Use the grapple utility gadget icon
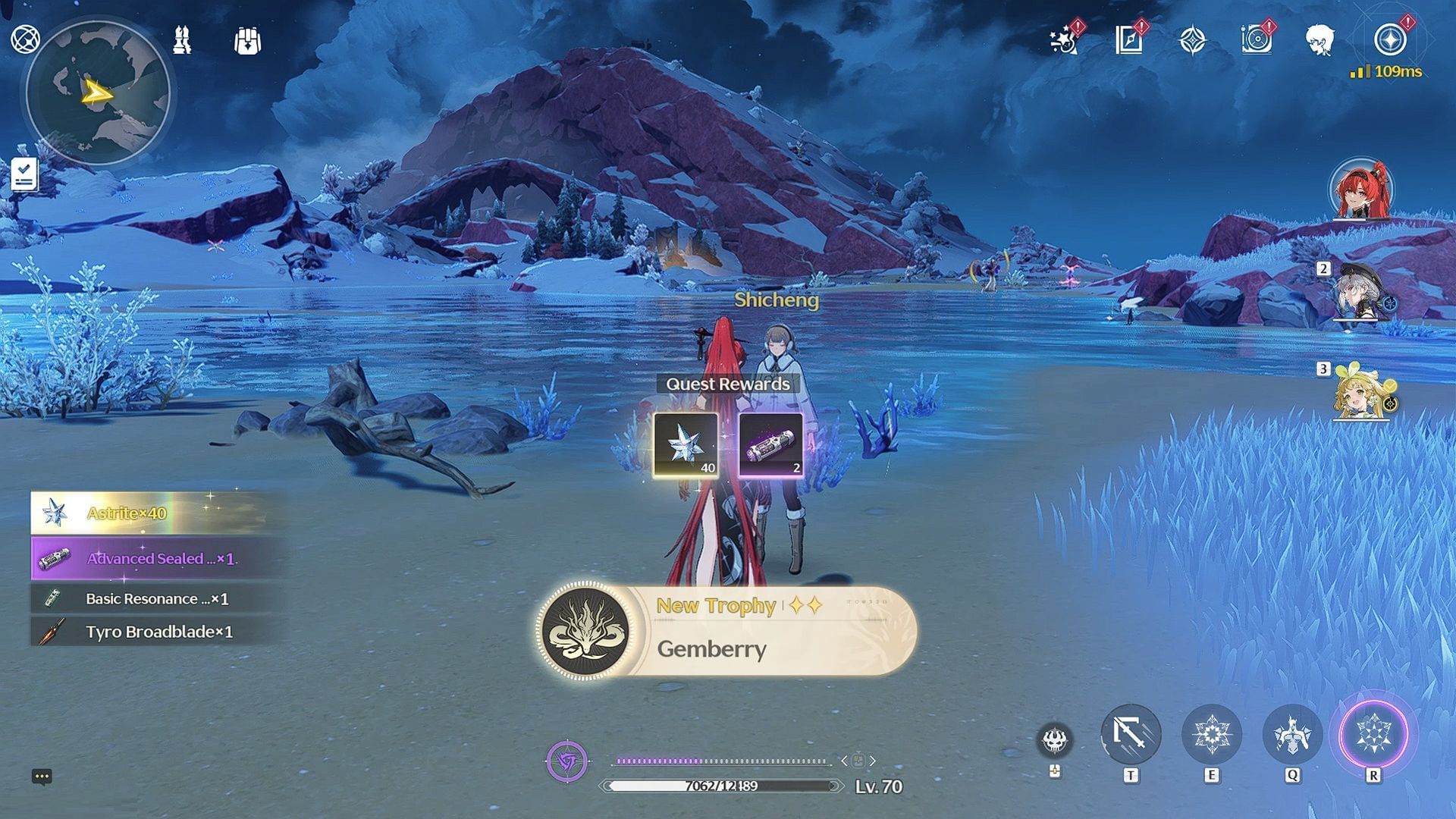This screenshot has height=819, width=1456. 1130,734
